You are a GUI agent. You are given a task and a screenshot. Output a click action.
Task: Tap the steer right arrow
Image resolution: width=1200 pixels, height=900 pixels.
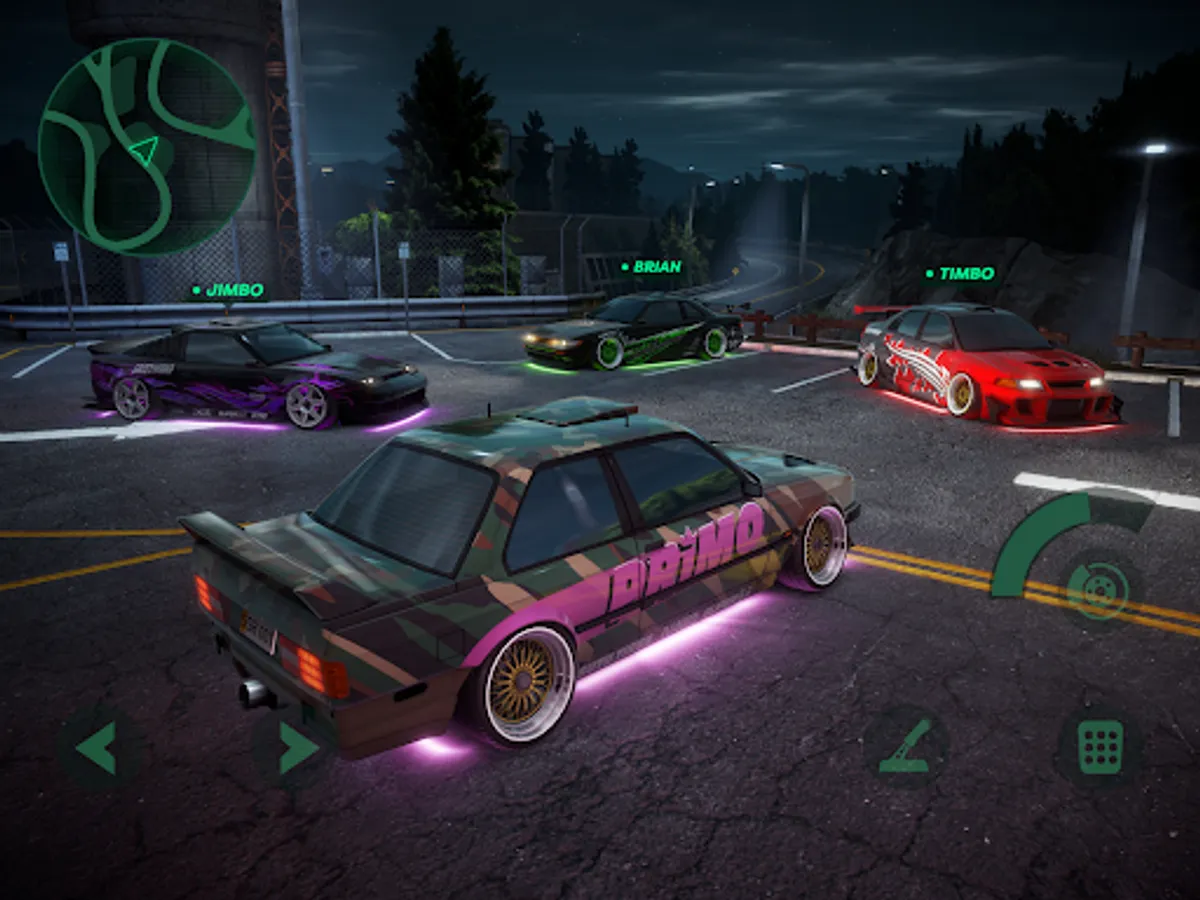click(x=297, y=748)
